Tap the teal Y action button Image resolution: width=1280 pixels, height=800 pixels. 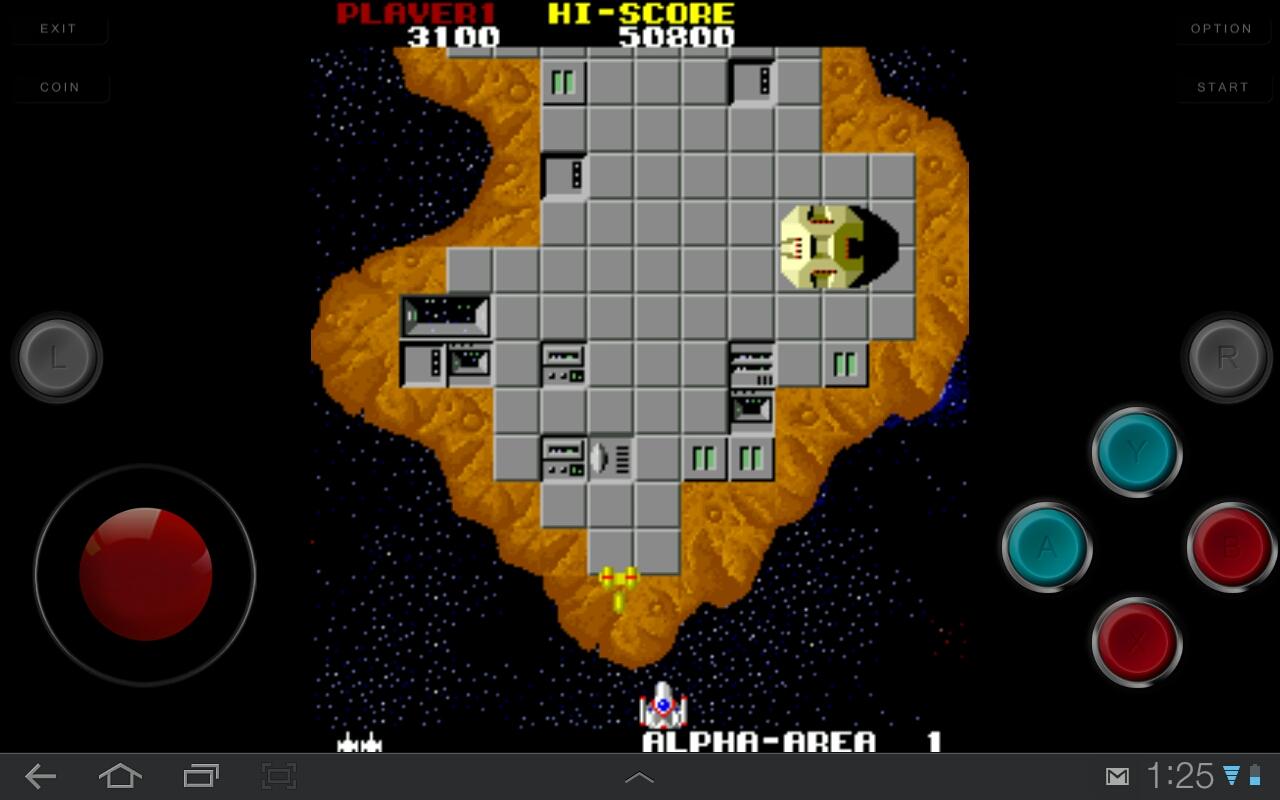[x=1137, y=453]
